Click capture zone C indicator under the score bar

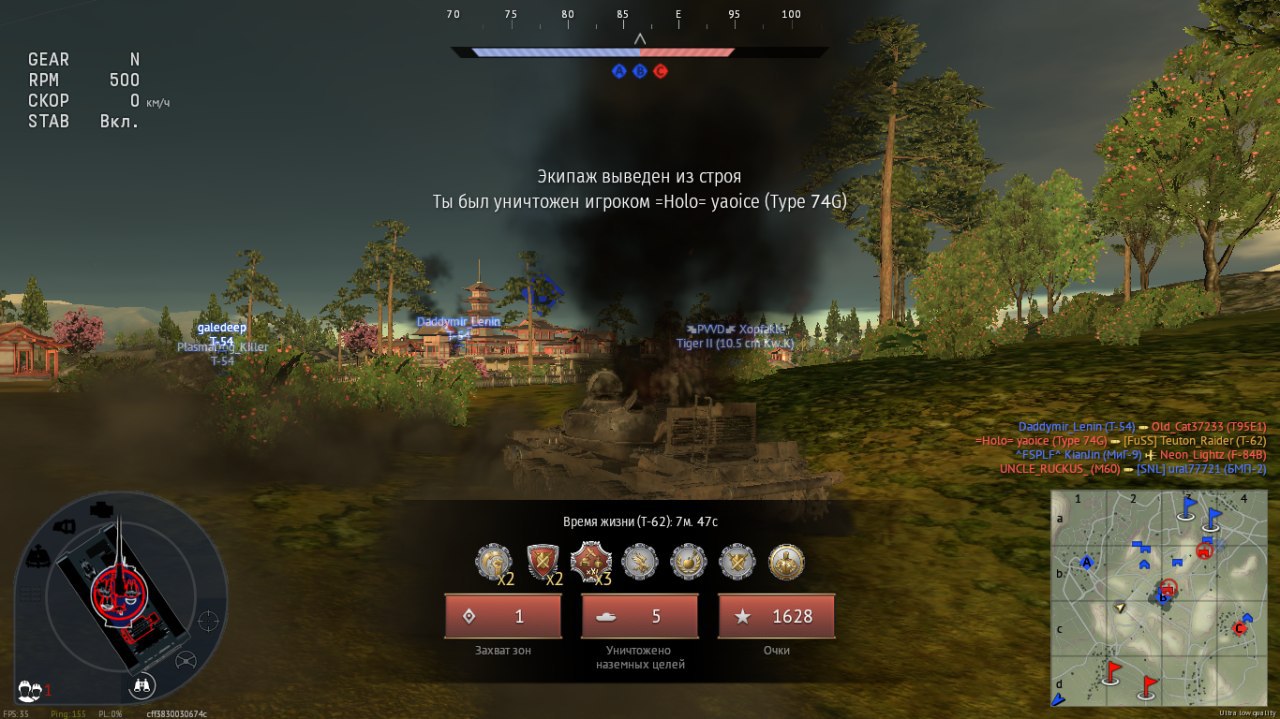pyautogui.click(x=660, y=71)
